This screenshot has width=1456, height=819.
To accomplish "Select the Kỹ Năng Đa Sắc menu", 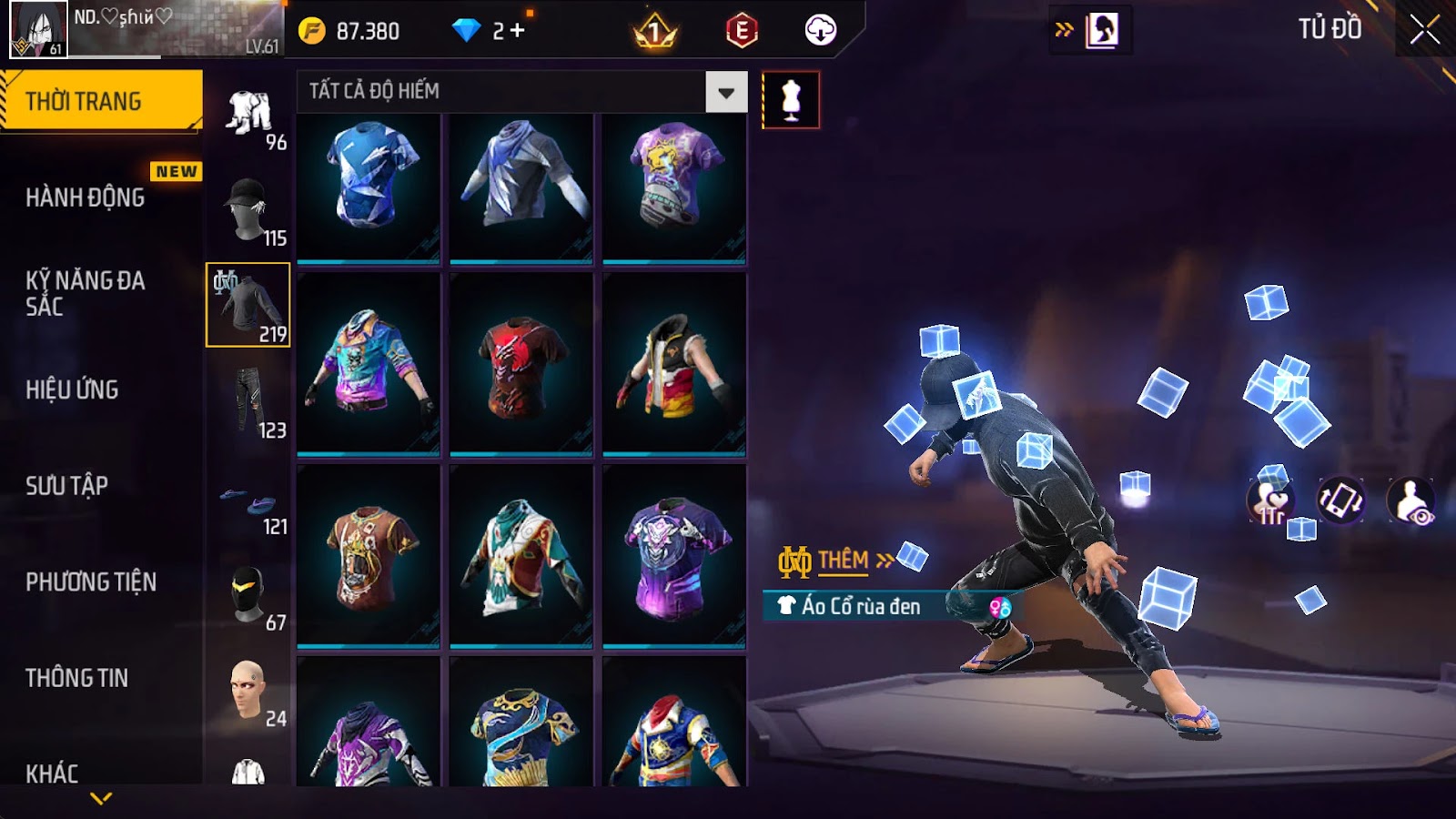I will tap(85, 293).
